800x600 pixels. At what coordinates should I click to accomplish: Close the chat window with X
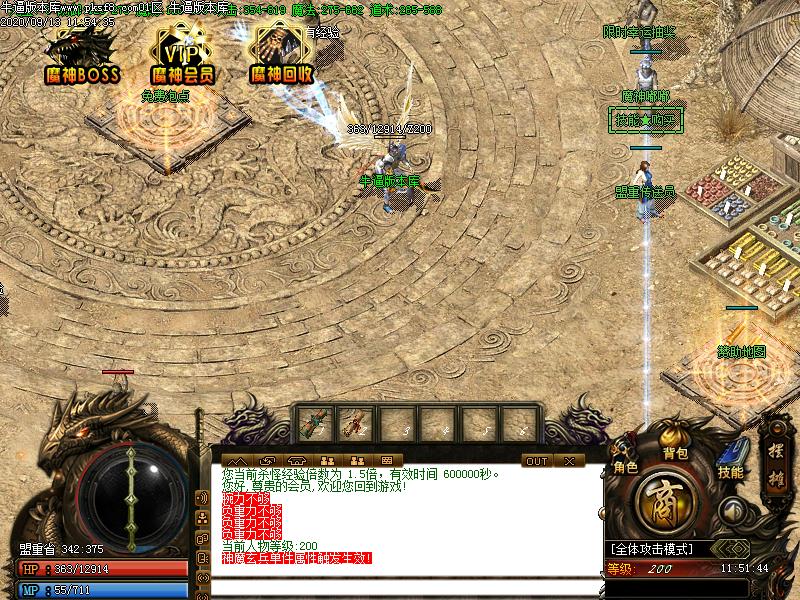(568, 461)
